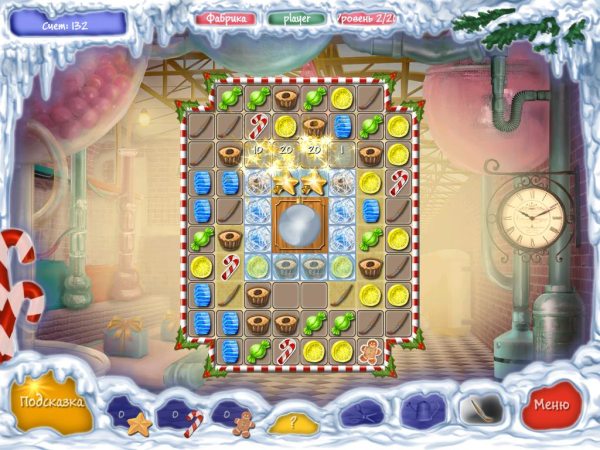Activate the blue star power-up slot

[x=361, y=411]
